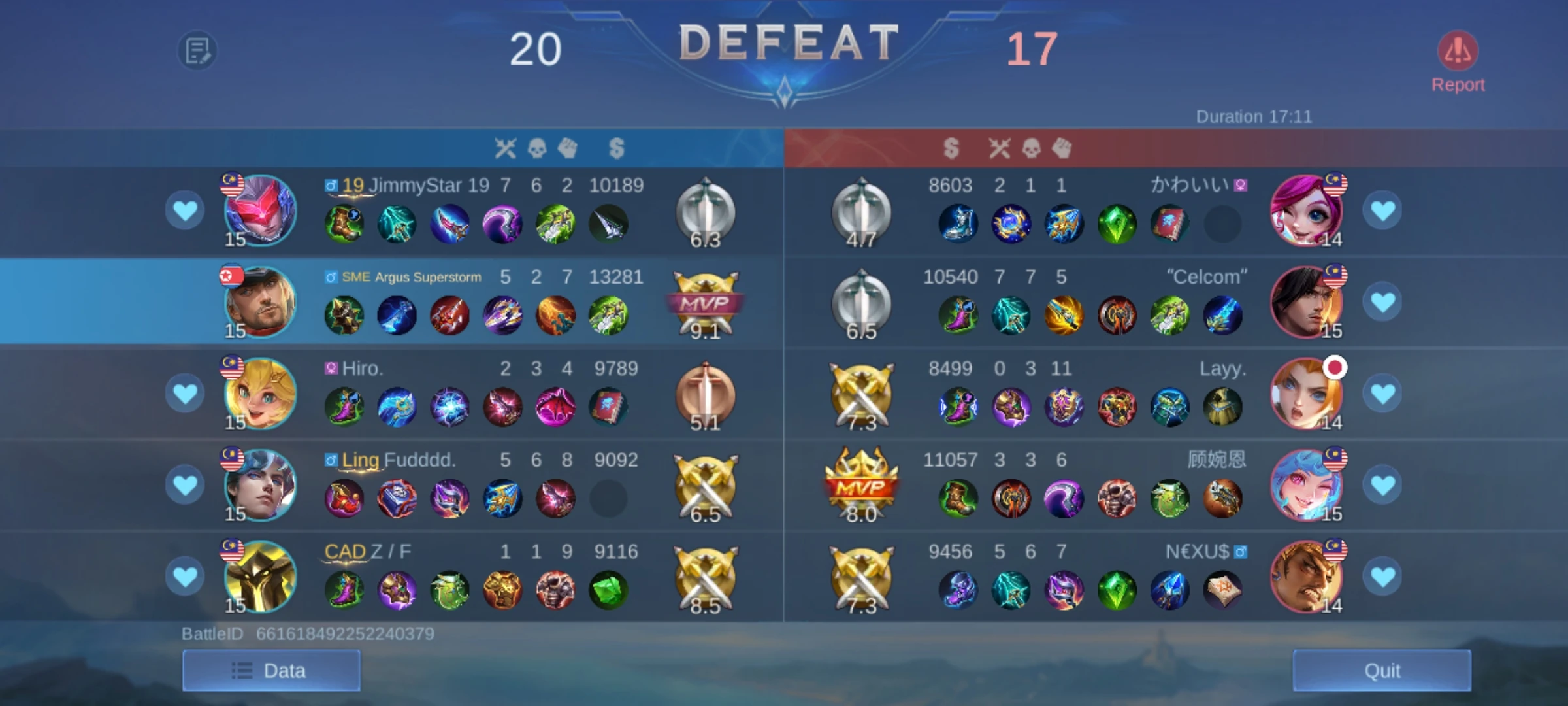1568x706 pixels.
Task: Toggle the heart like for JimmyStar
Action: (185, 210)
